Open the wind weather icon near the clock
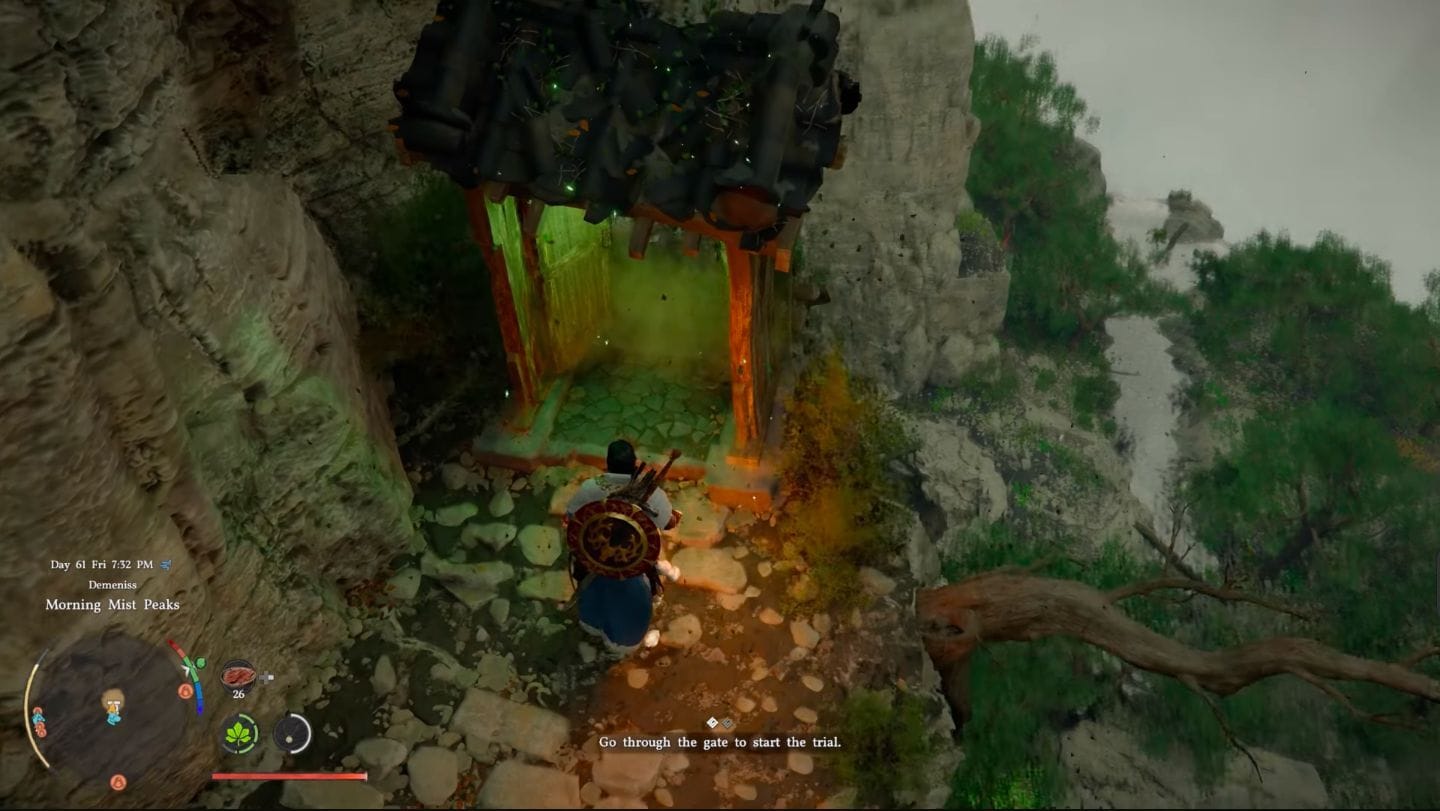1440x811 pixels. pos(165,564)
